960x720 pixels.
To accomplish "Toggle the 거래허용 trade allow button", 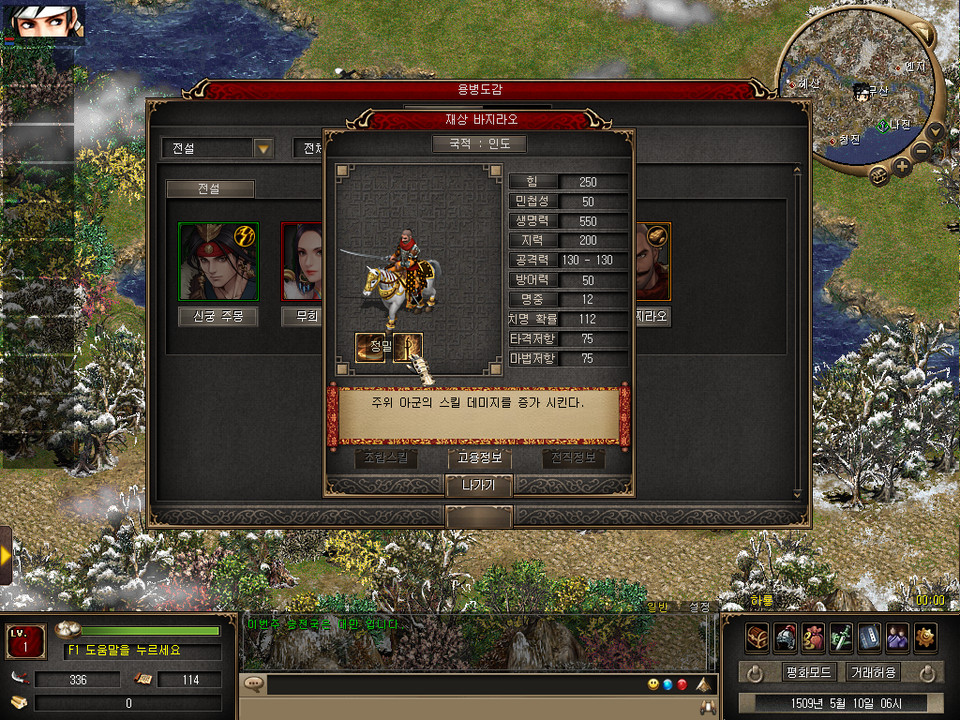I will point(872,672).
